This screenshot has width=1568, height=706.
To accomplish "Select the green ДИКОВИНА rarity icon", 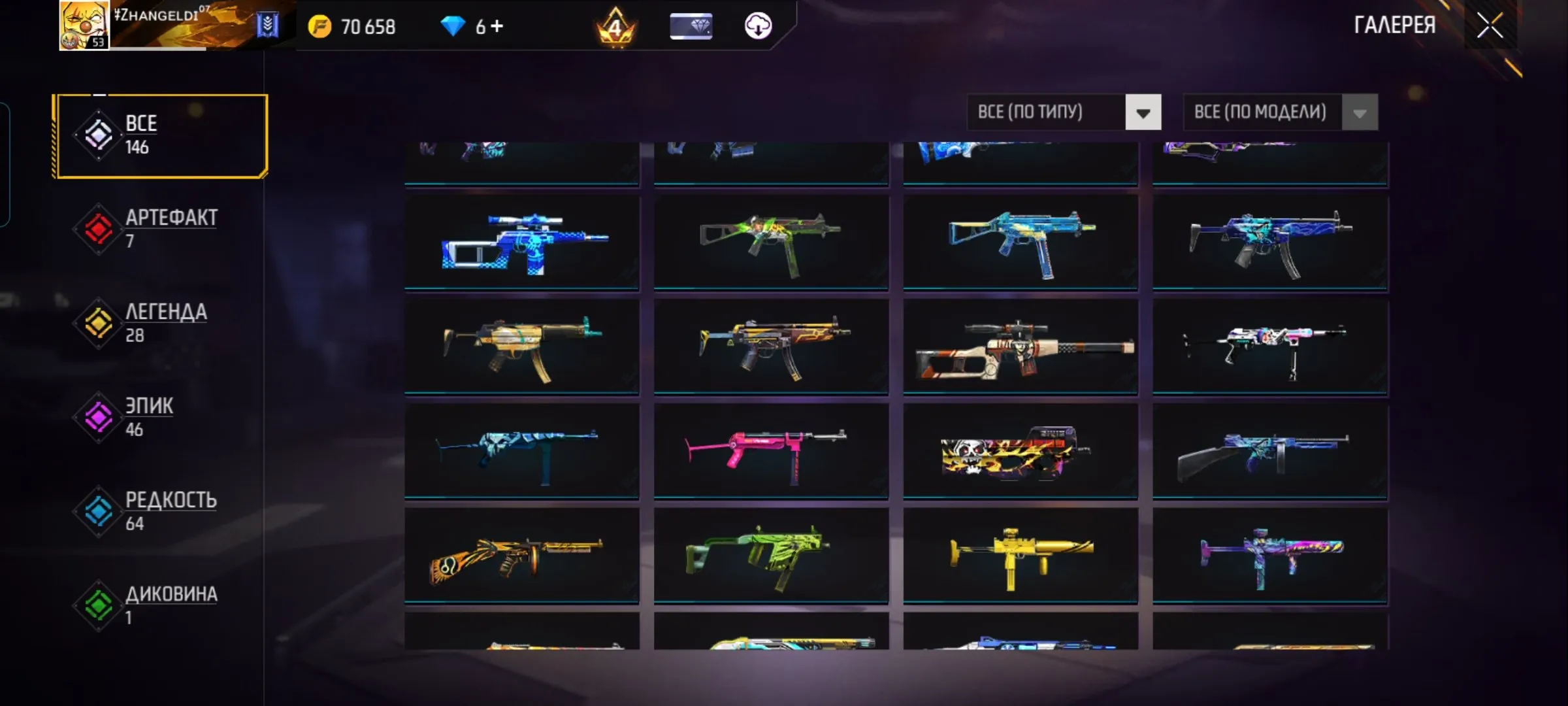I will pos(98,605).
